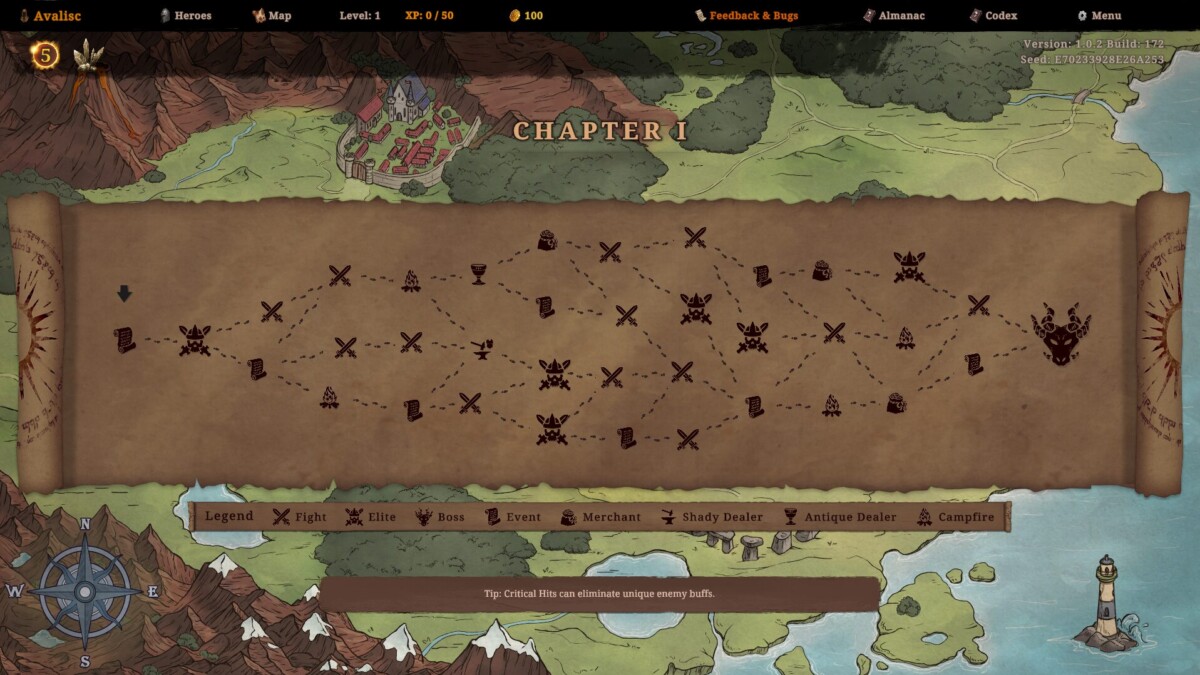
Task: Click the Event entry in the legend
Action: click(512, 517)
